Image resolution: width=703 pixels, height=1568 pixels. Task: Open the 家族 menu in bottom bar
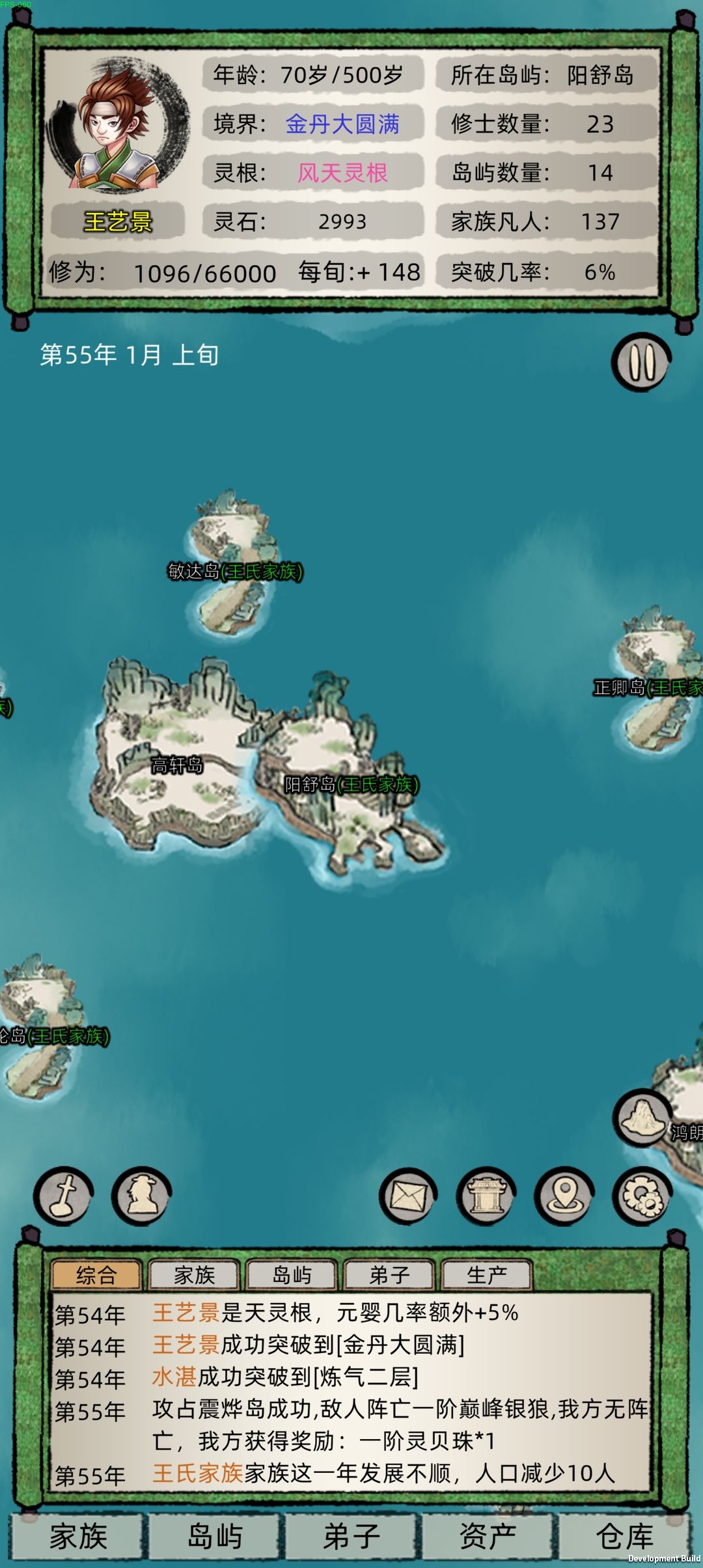point(78,1537)
